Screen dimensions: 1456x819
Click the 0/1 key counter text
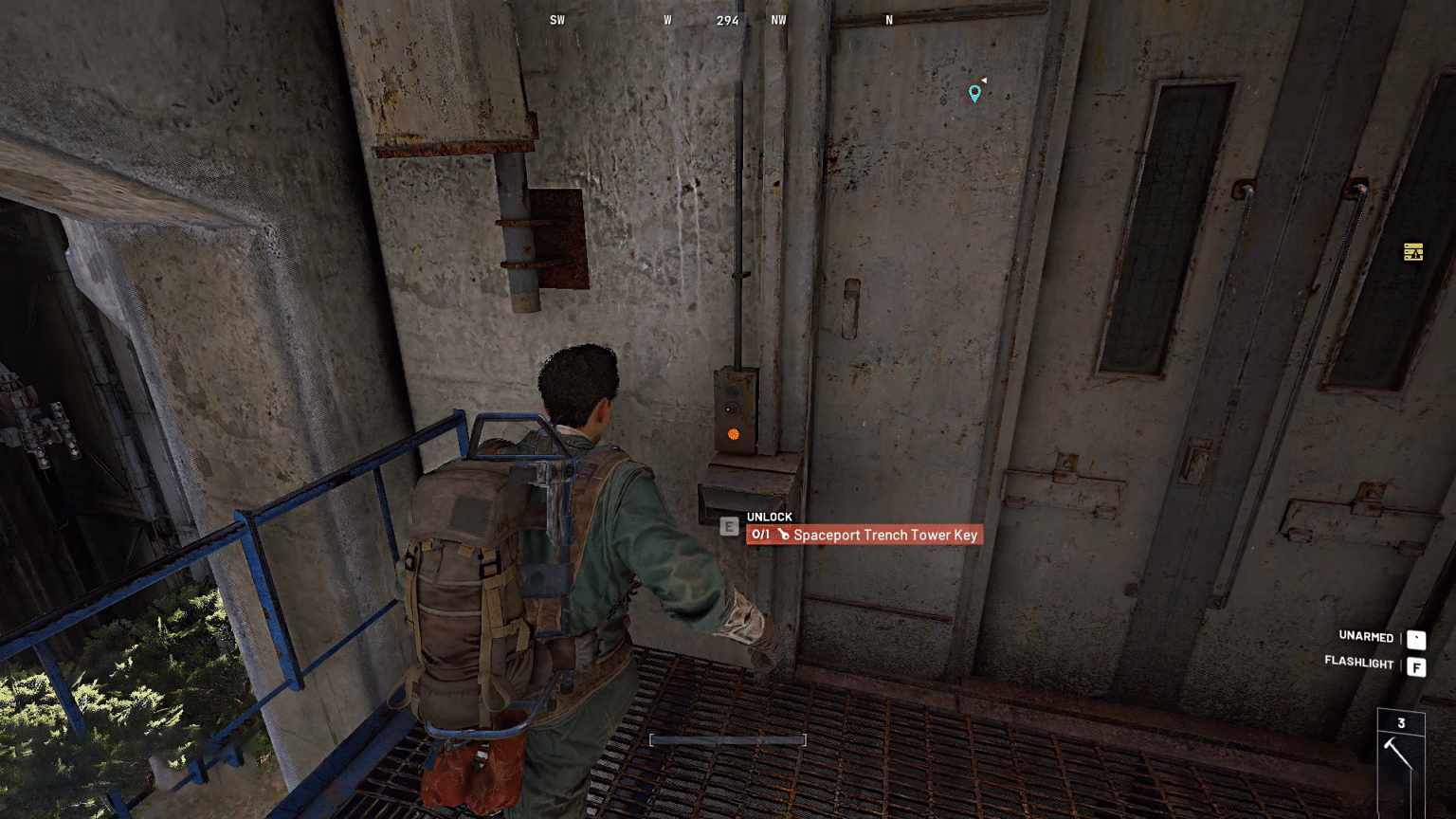(759, 534)
